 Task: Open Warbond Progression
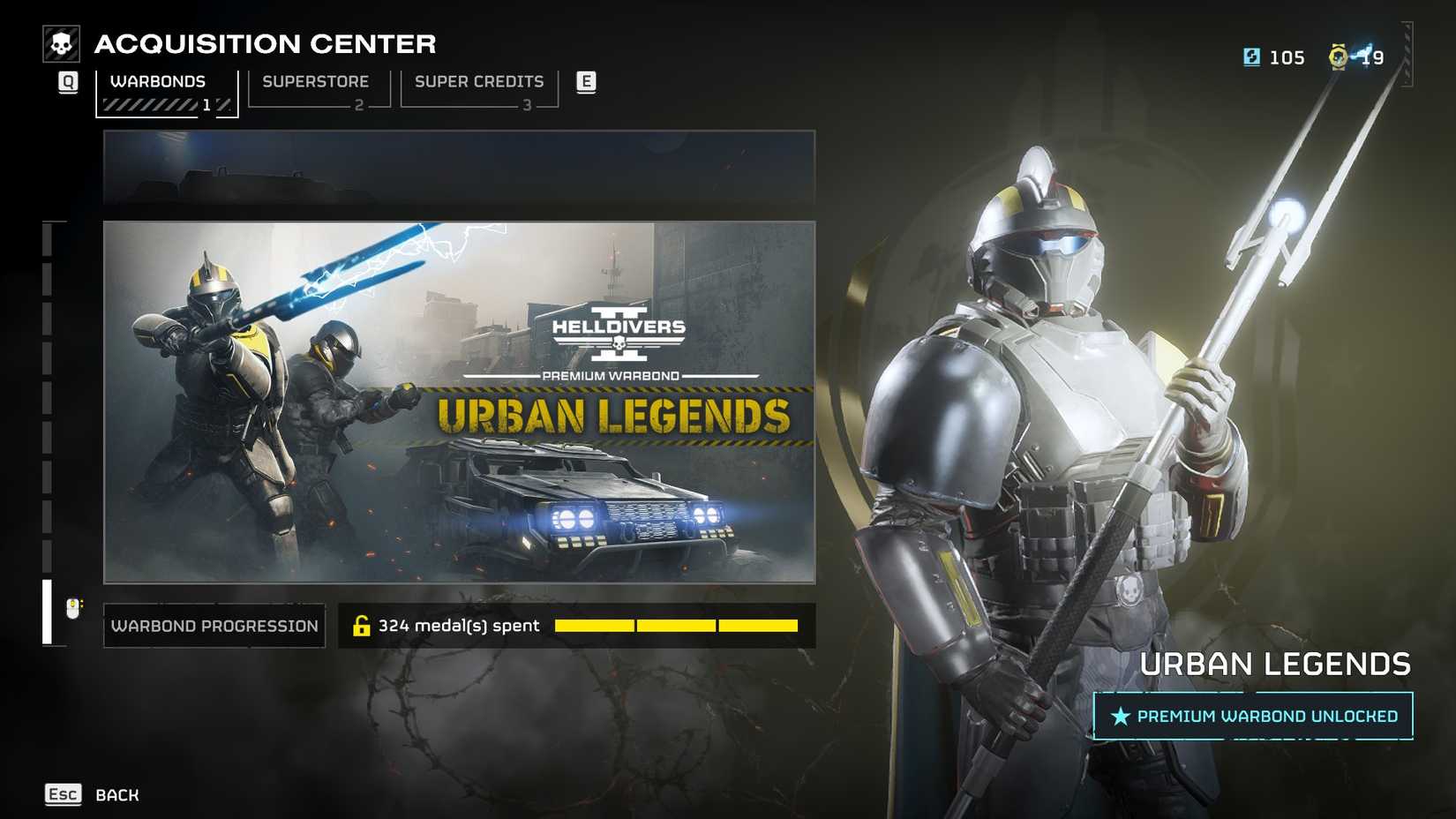[214, 626]
